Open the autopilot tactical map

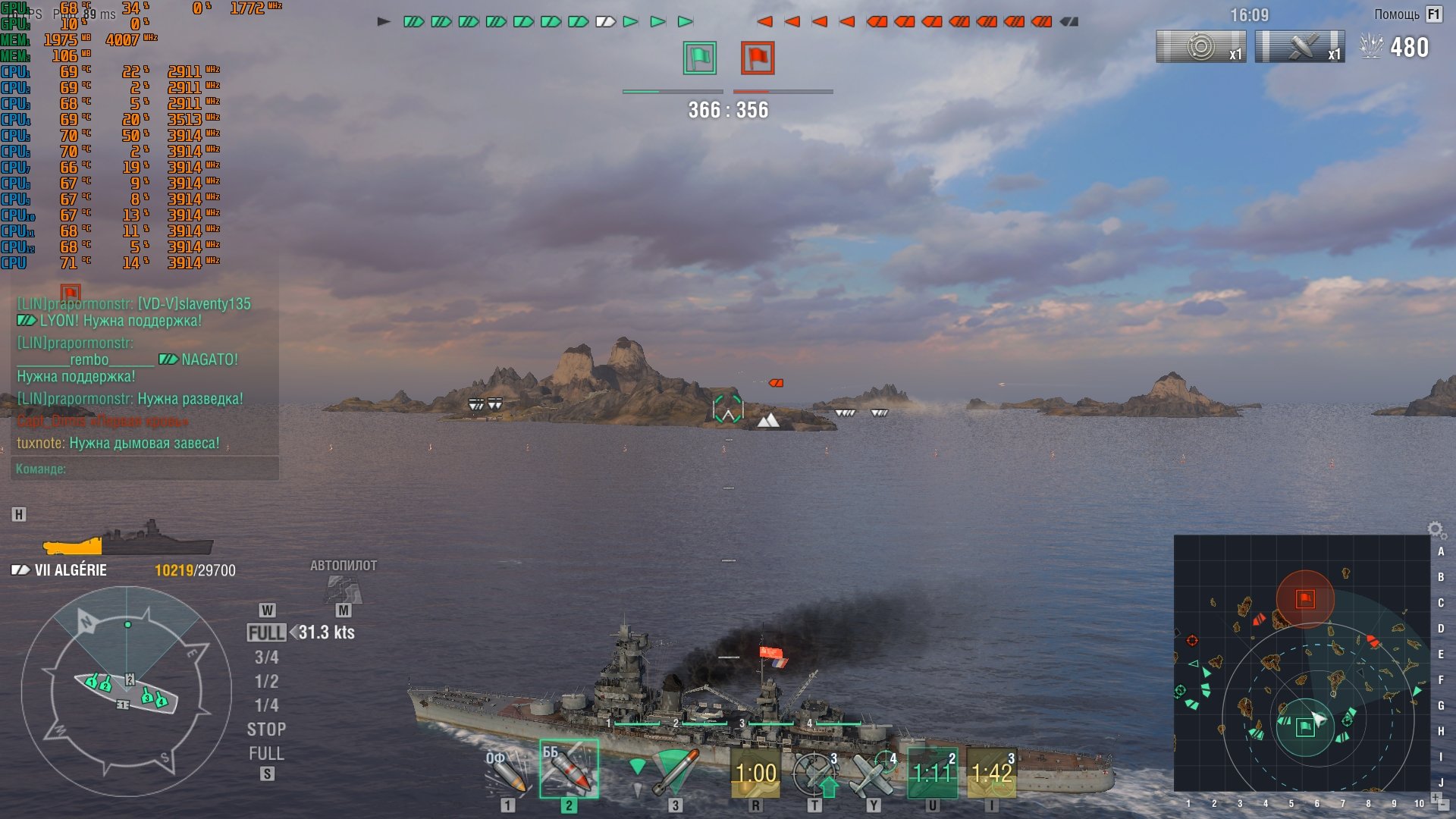(344, 588)
